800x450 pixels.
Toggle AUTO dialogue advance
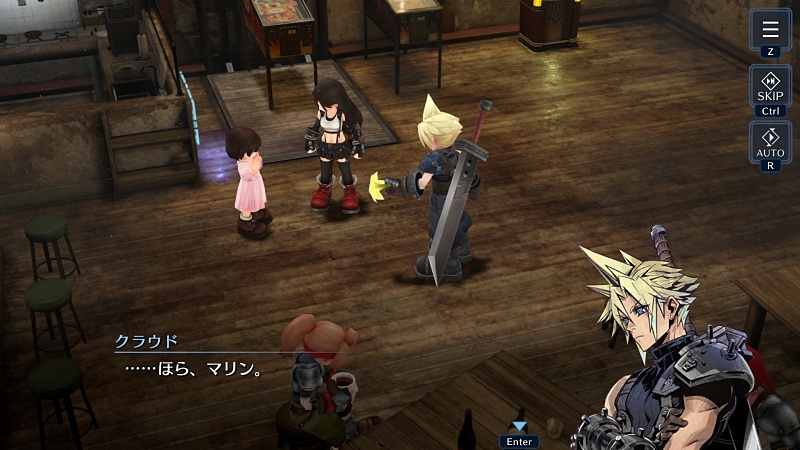tap(770, 142)
